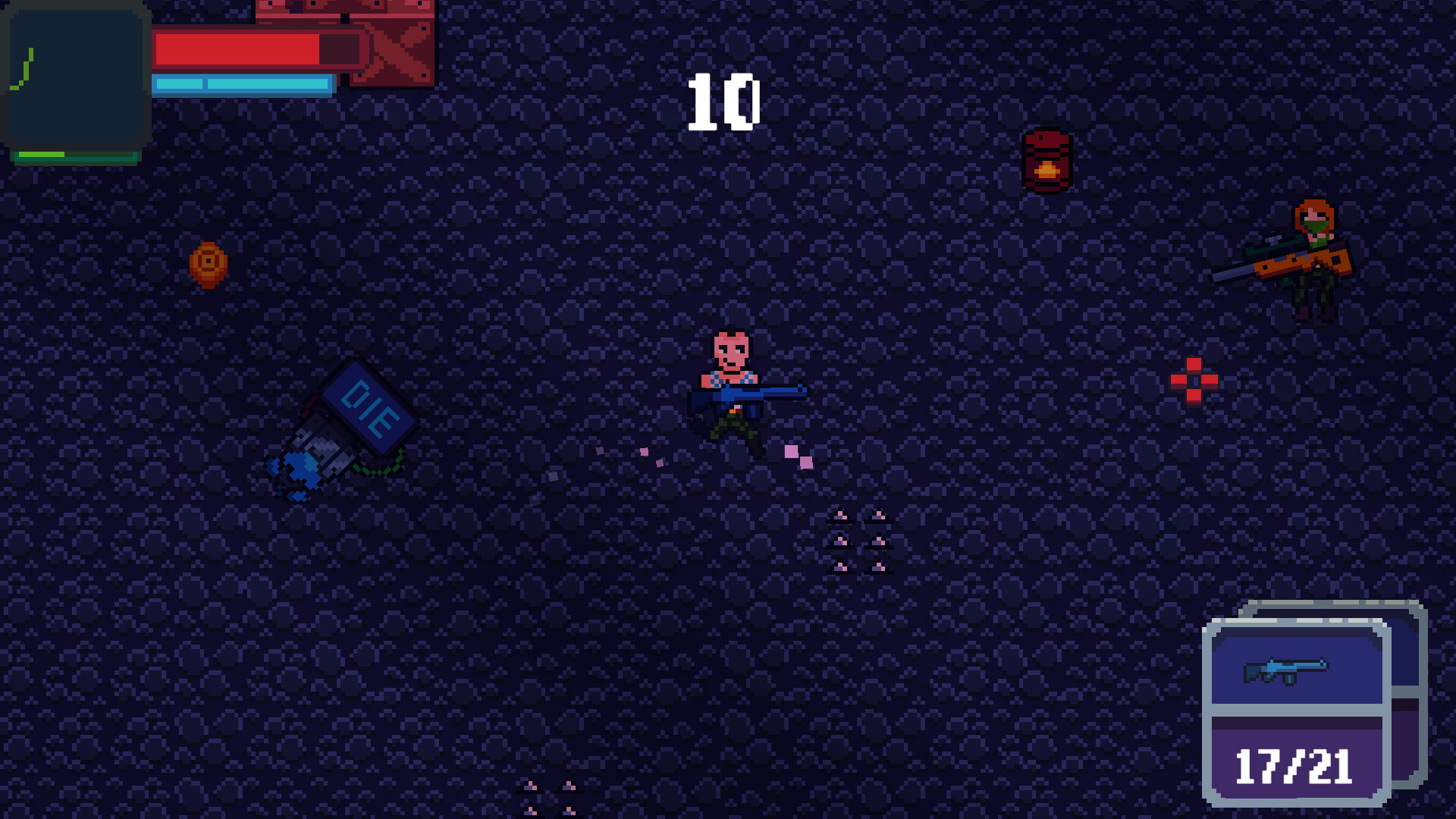Click the score counter showing 10
This screenshot has width=1456, height=819.
tap(723, 101)
